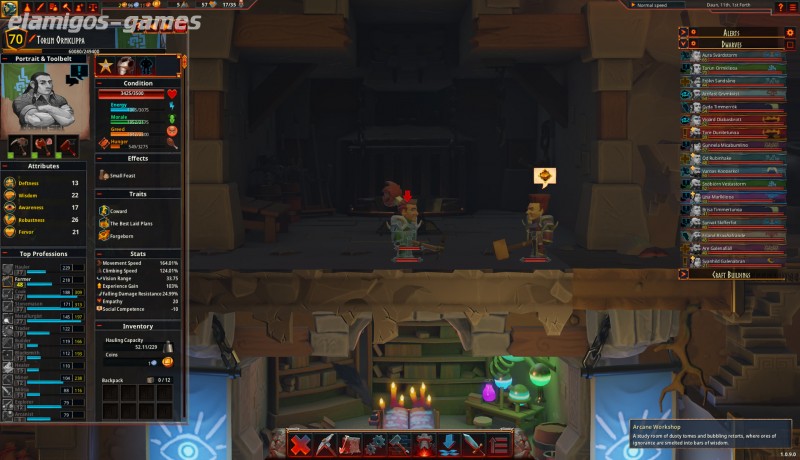Activate the sword combat tool

pyautogui.click(x=473, y=444)
